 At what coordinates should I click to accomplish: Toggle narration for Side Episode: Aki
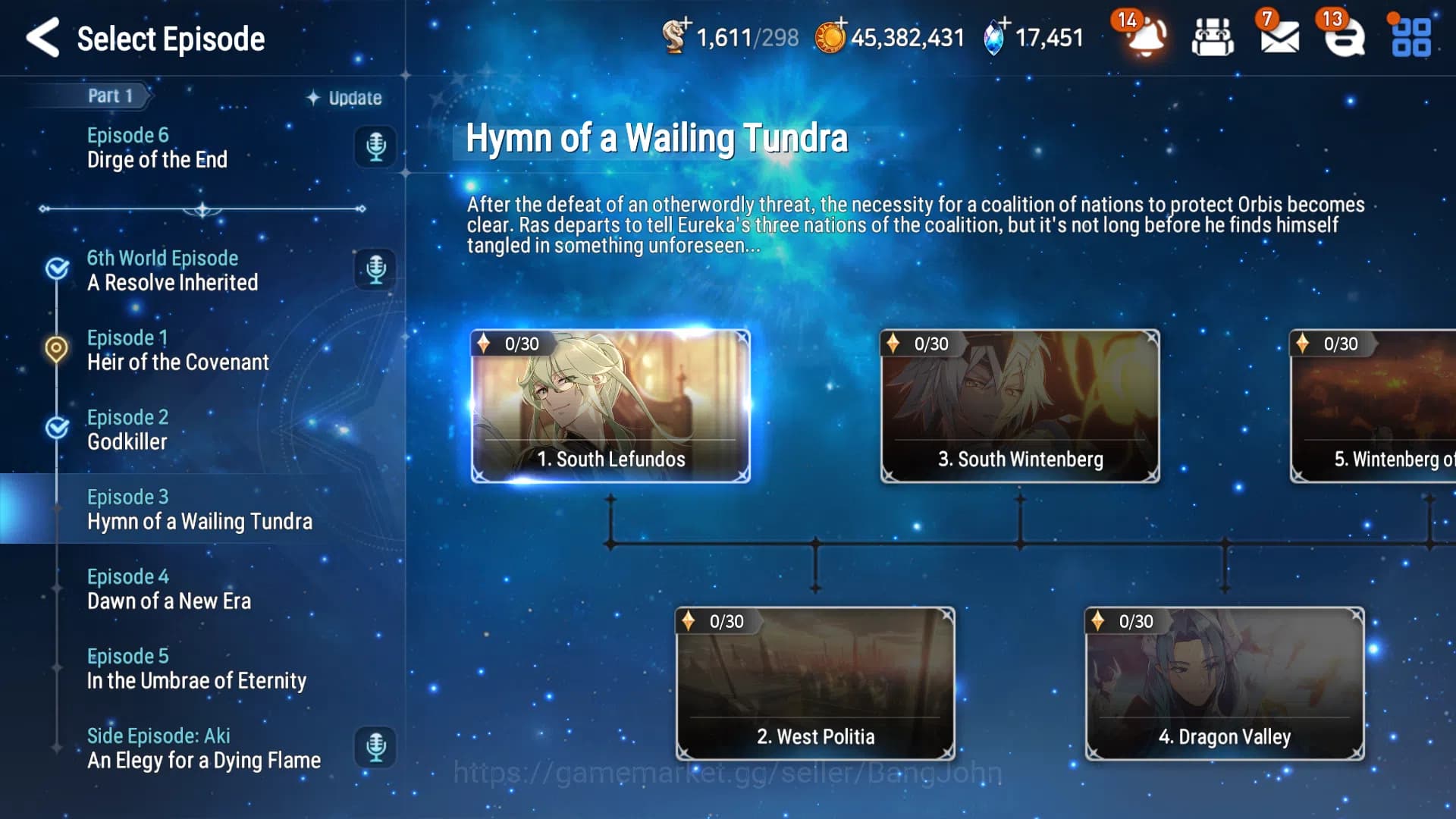click(375, 748)
